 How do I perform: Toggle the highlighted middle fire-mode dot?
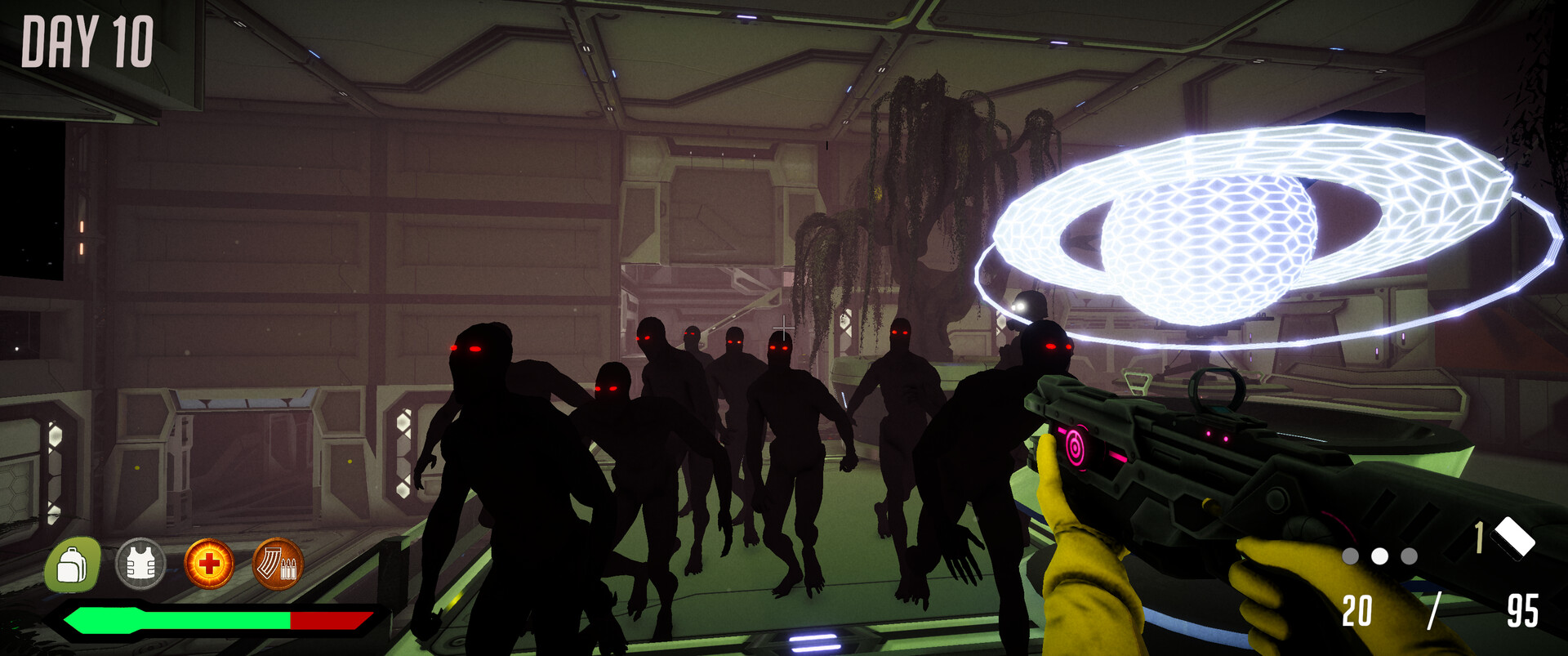[x=1380, y=555]
